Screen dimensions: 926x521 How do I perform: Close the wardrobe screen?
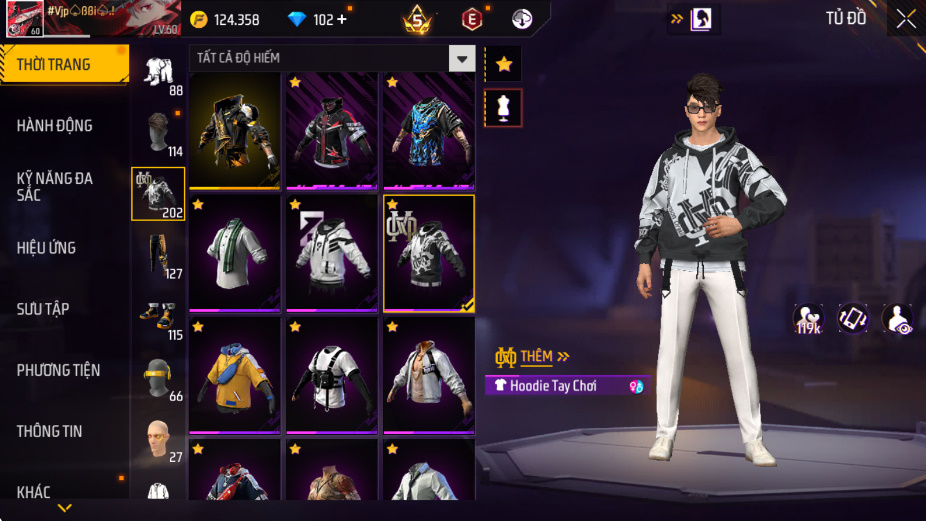[x=905, y=19]
